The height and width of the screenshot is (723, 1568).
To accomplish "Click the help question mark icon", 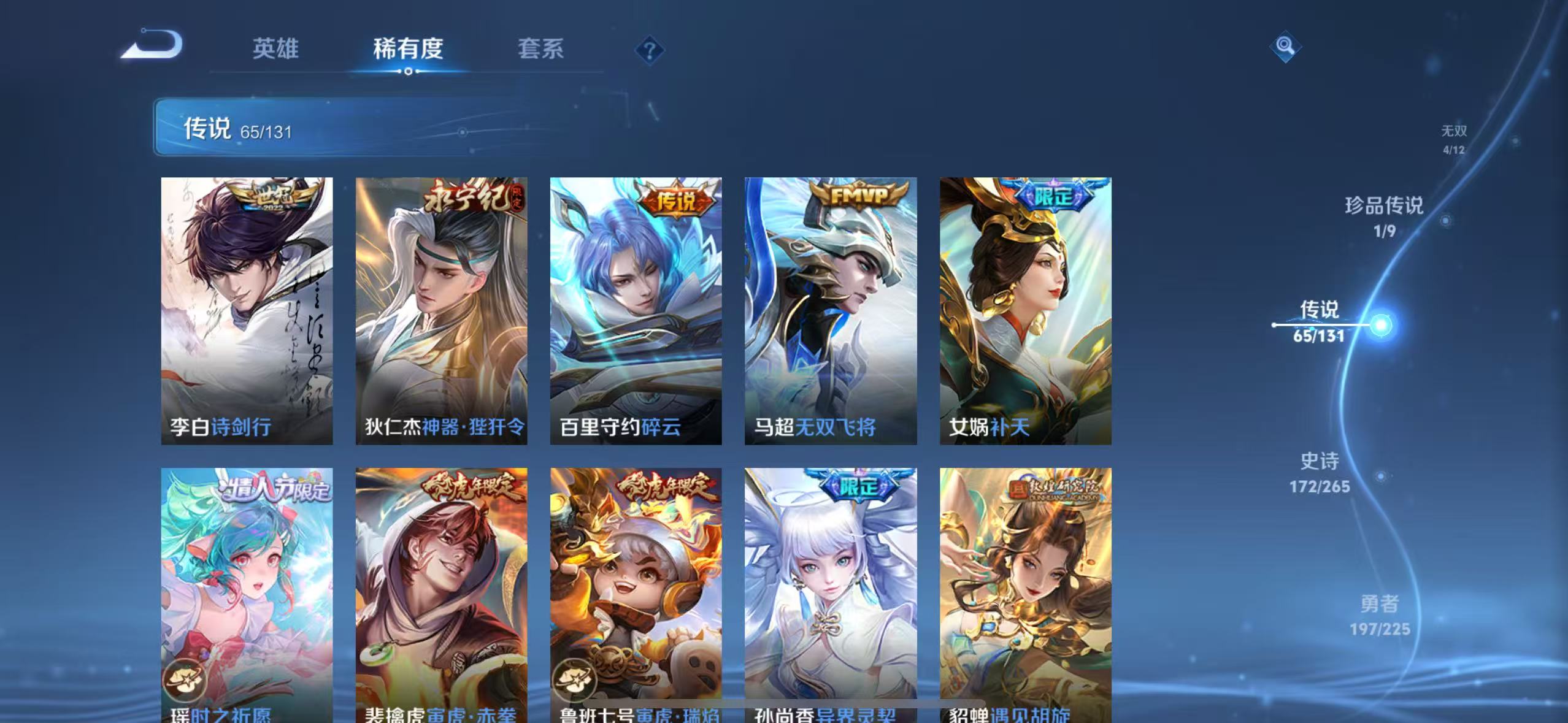I will point(648,48).
